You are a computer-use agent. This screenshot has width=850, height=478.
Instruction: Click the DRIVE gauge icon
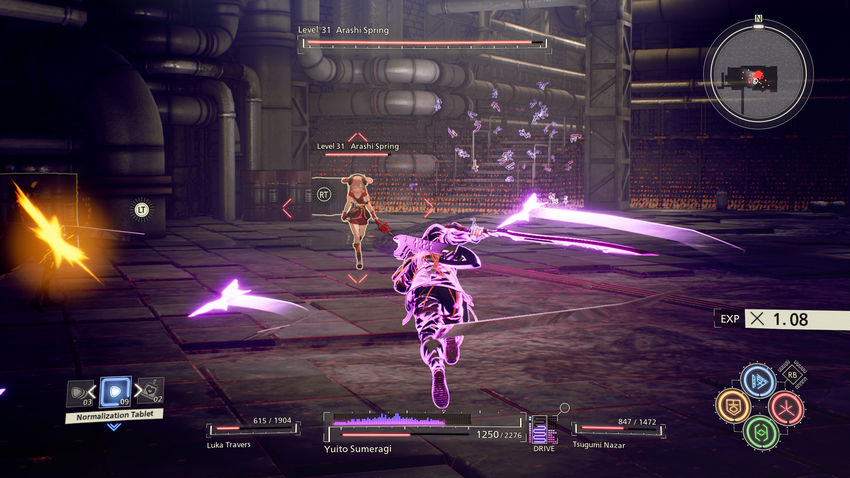pyautogui.click(x=544, y=432)
